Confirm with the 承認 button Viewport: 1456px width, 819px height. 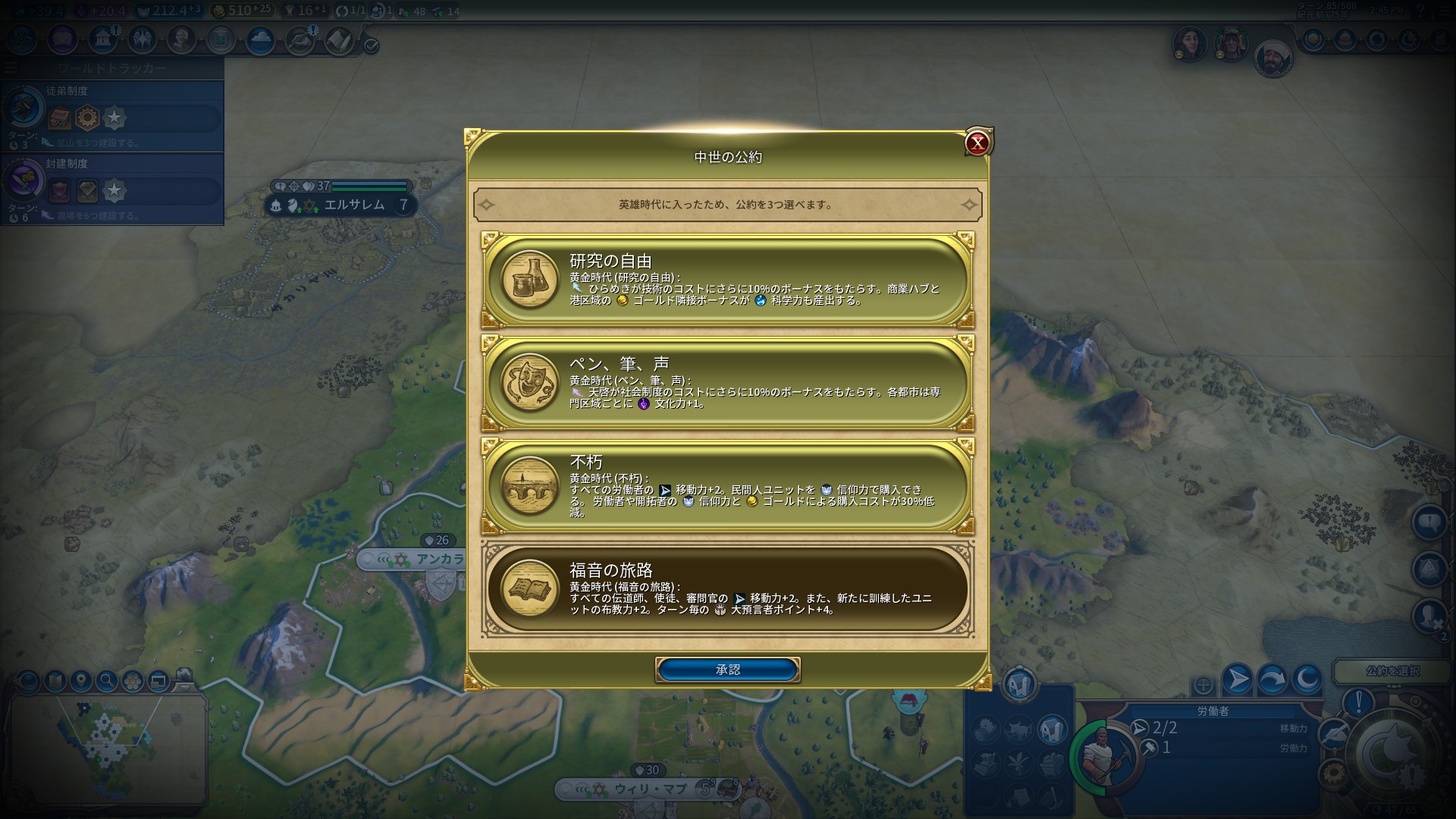pyautogui.click(x=727, y=670)
